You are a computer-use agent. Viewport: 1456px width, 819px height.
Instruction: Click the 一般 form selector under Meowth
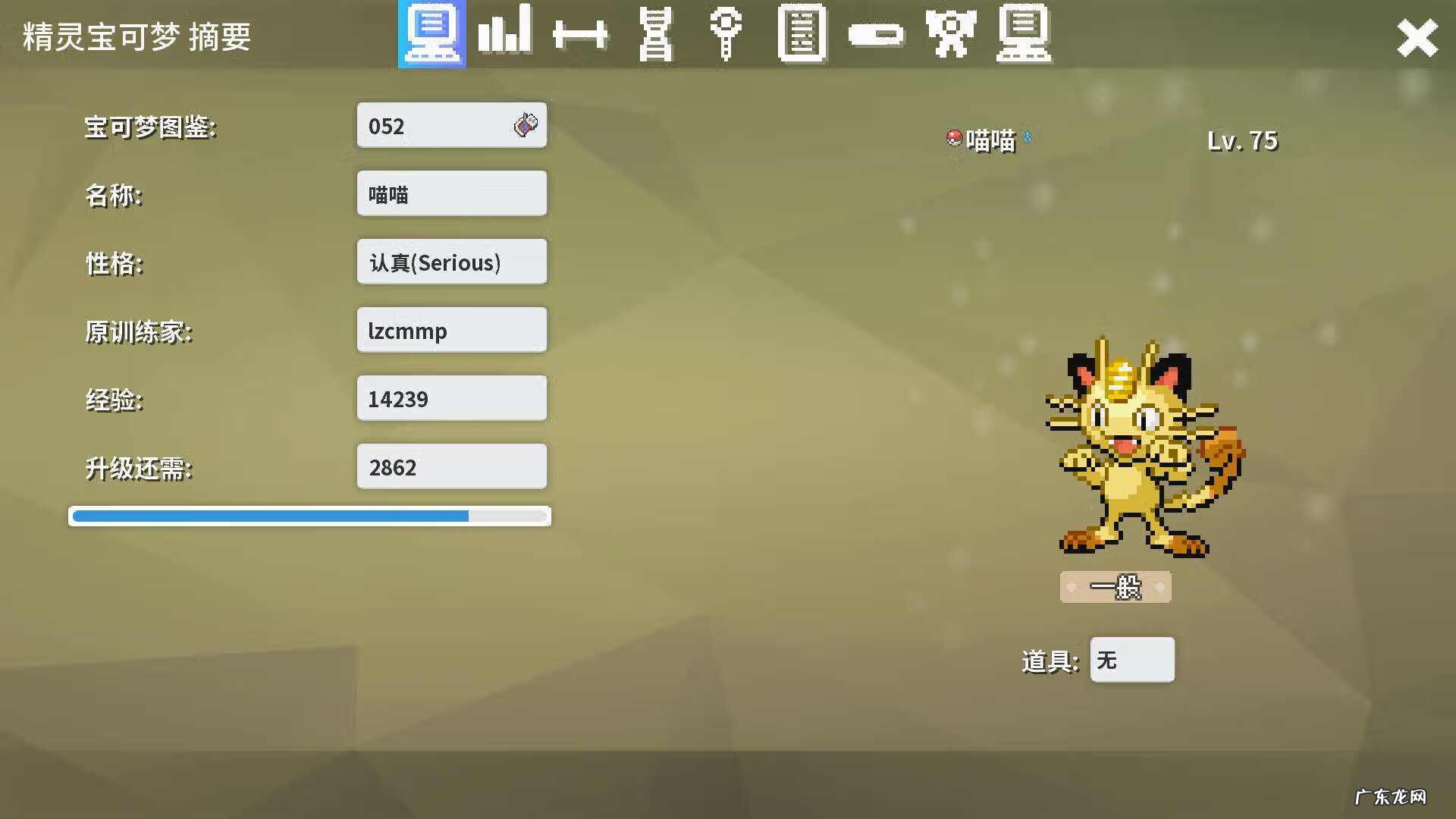click(x=1115, y=587)
